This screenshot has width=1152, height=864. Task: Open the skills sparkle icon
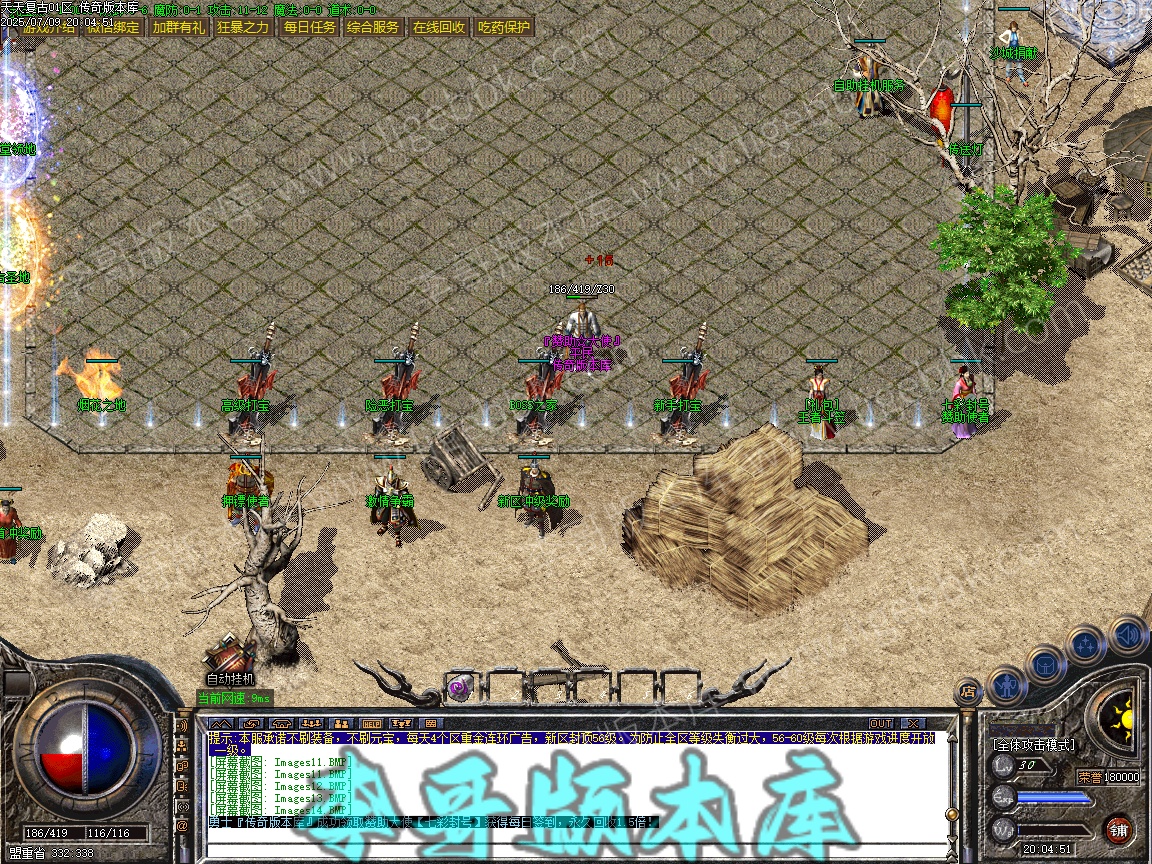tap(1085, 645)
